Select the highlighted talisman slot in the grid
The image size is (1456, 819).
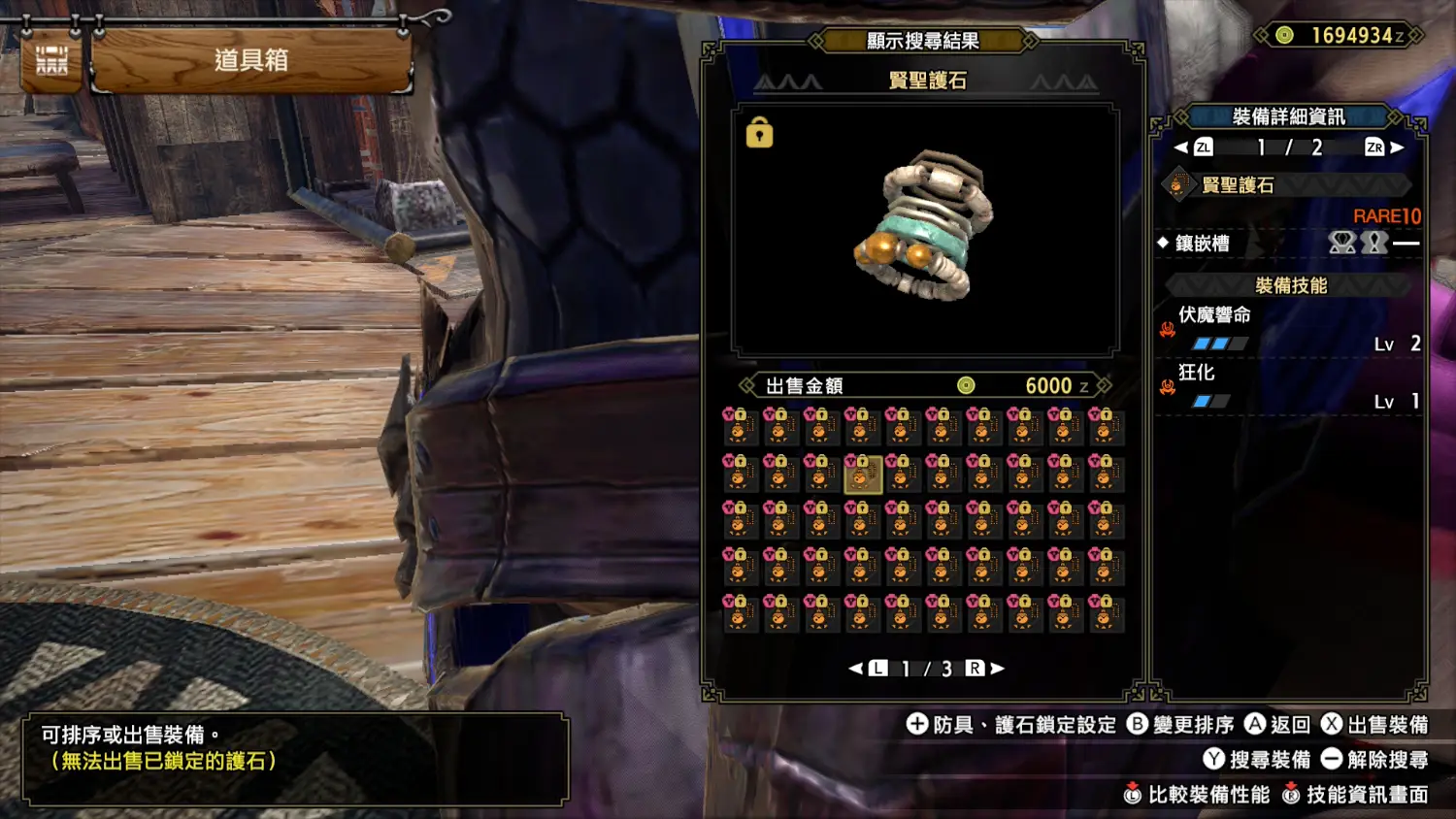click(x=862, y=475)
